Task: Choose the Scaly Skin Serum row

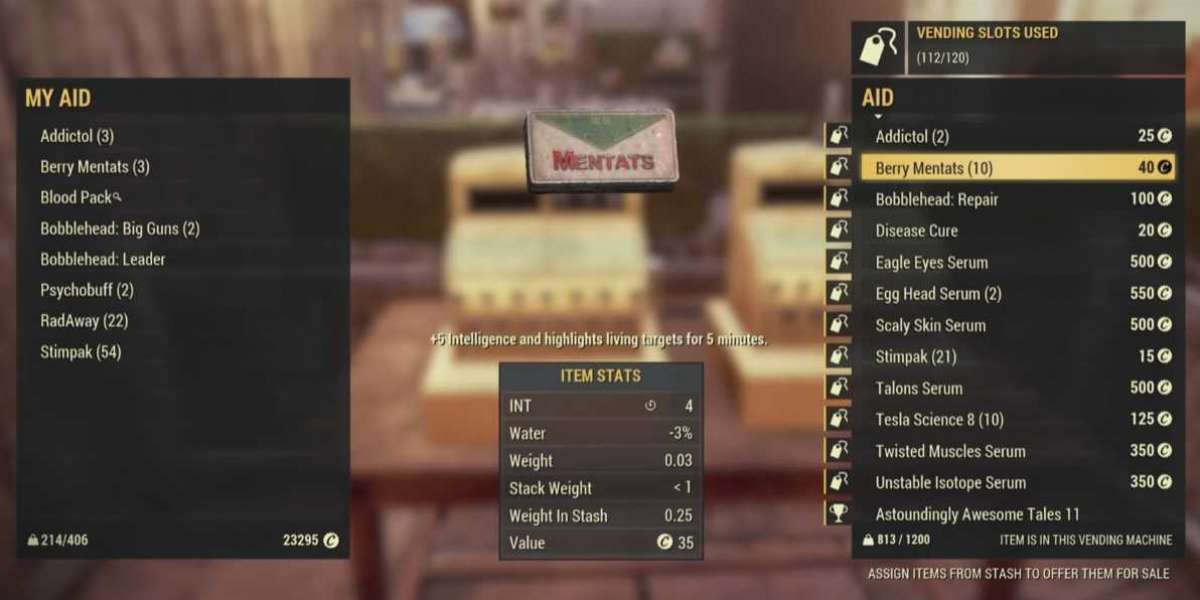Action: point(1015,325)
